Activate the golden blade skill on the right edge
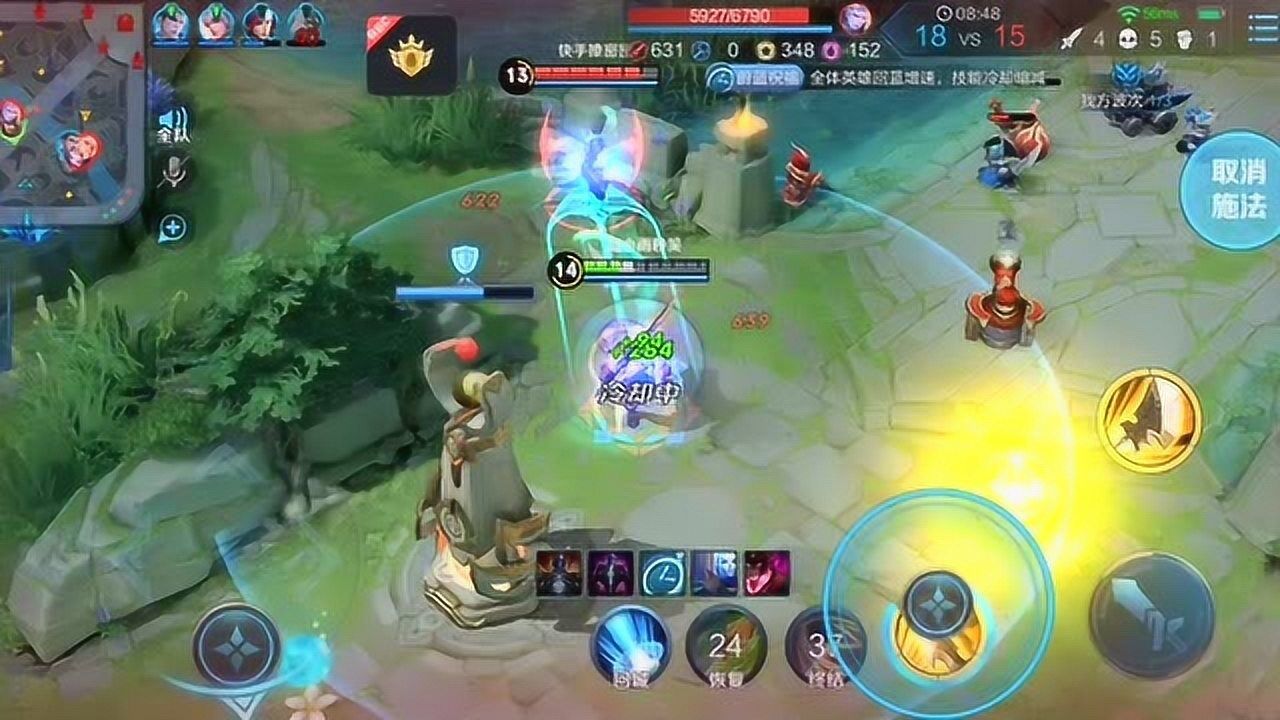1280x720 pixels. (1148, 419)
